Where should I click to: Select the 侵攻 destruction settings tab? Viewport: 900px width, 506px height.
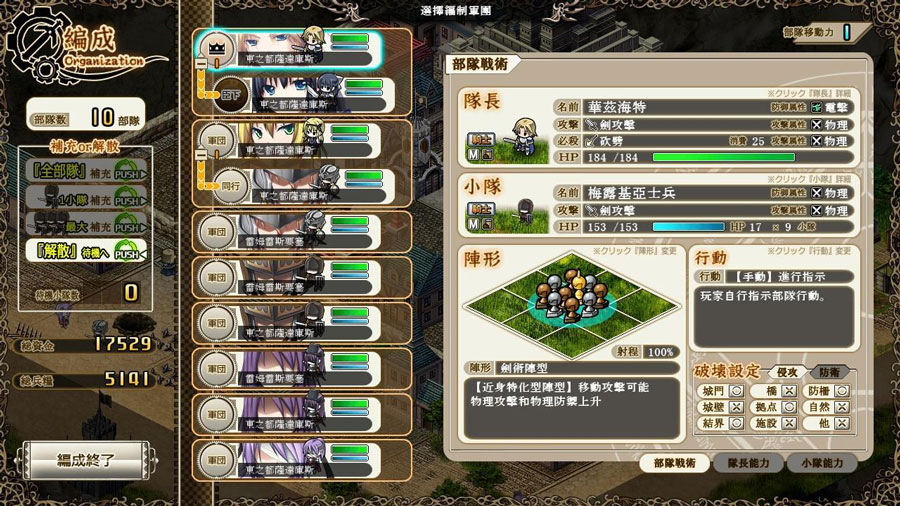coord(787,372)
